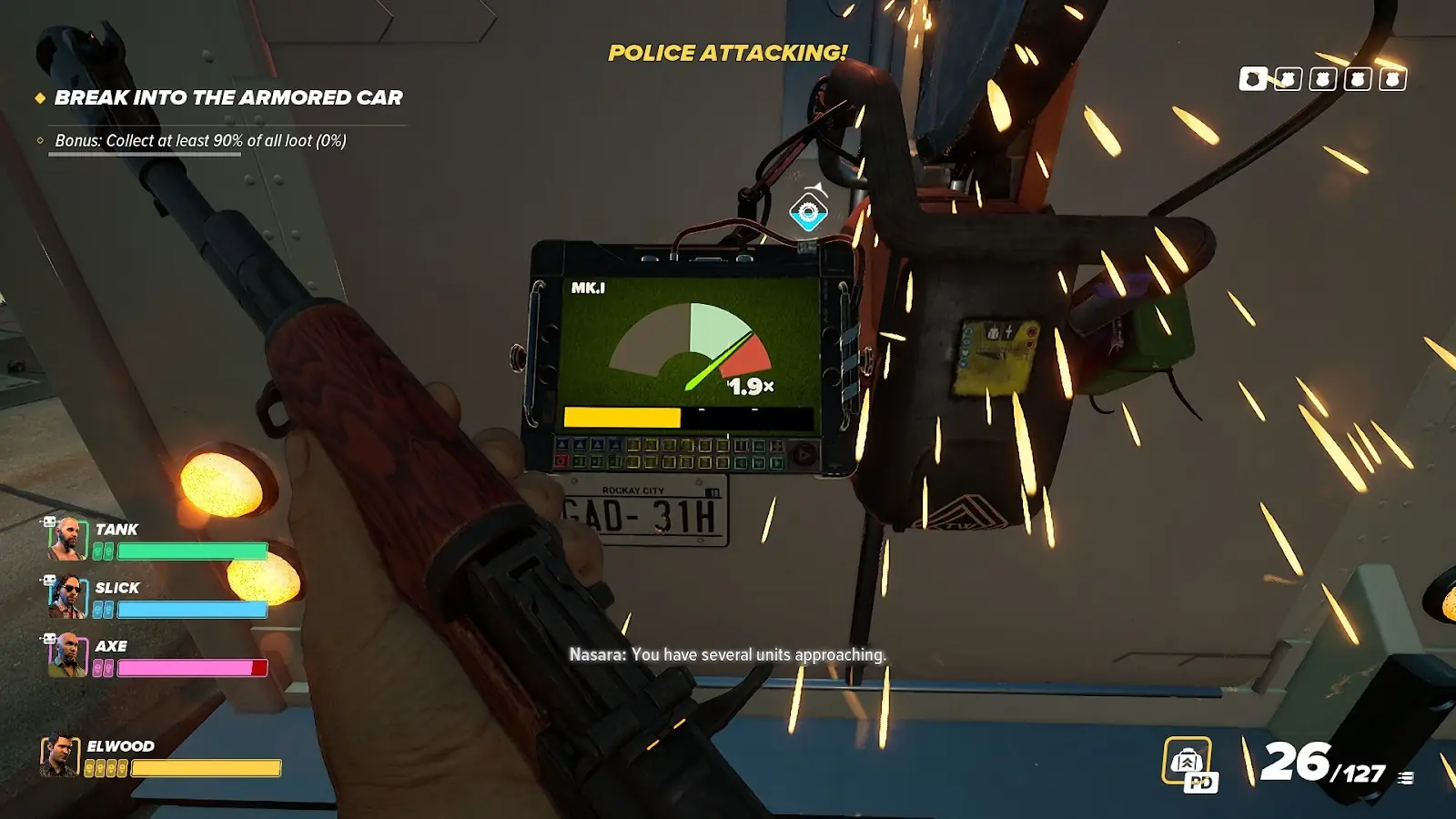Viewport: 1456px width, 819px height.
Task: Click the bonus loot objective line
Action: coord(200,141)
